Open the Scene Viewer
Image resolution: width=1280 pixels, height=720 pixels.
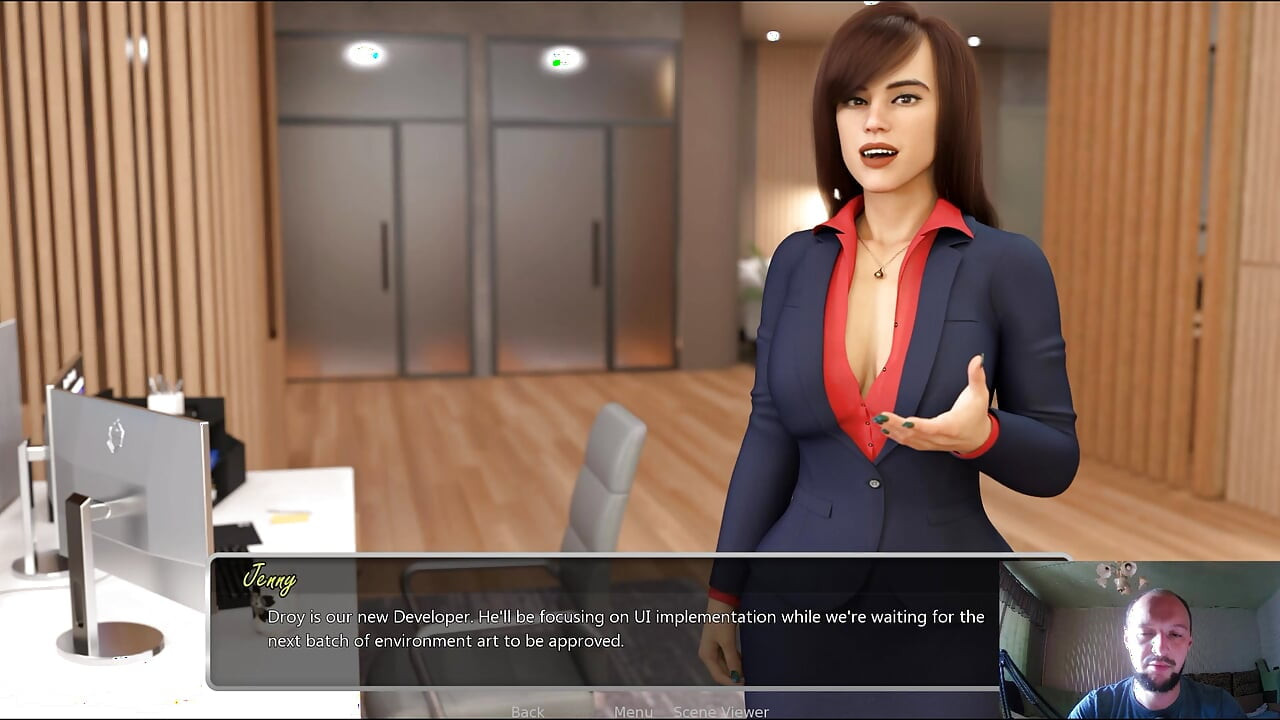720,712
